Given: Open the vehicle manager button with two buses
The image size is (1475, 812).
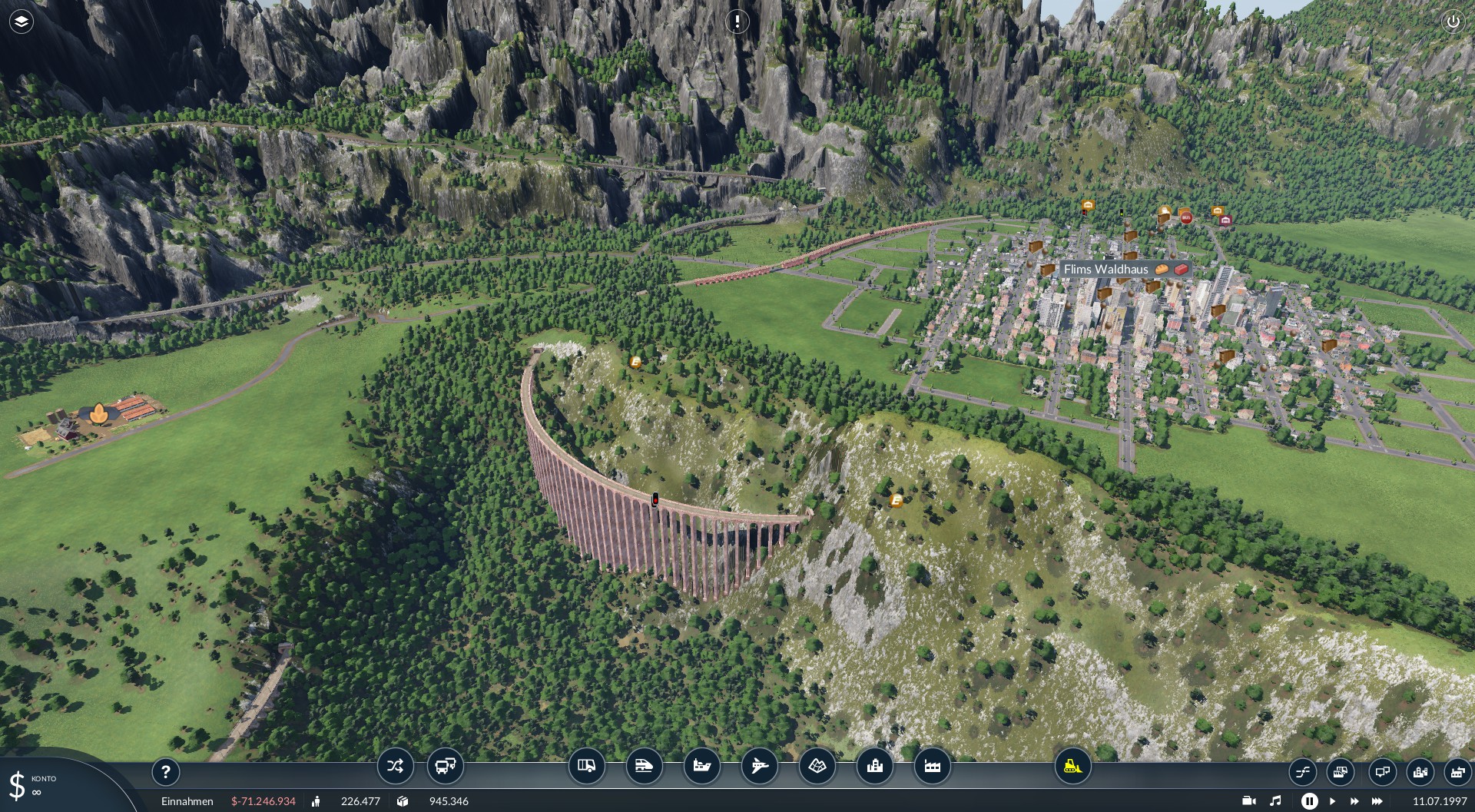Looking at the screenshot, I should [446, 766].
